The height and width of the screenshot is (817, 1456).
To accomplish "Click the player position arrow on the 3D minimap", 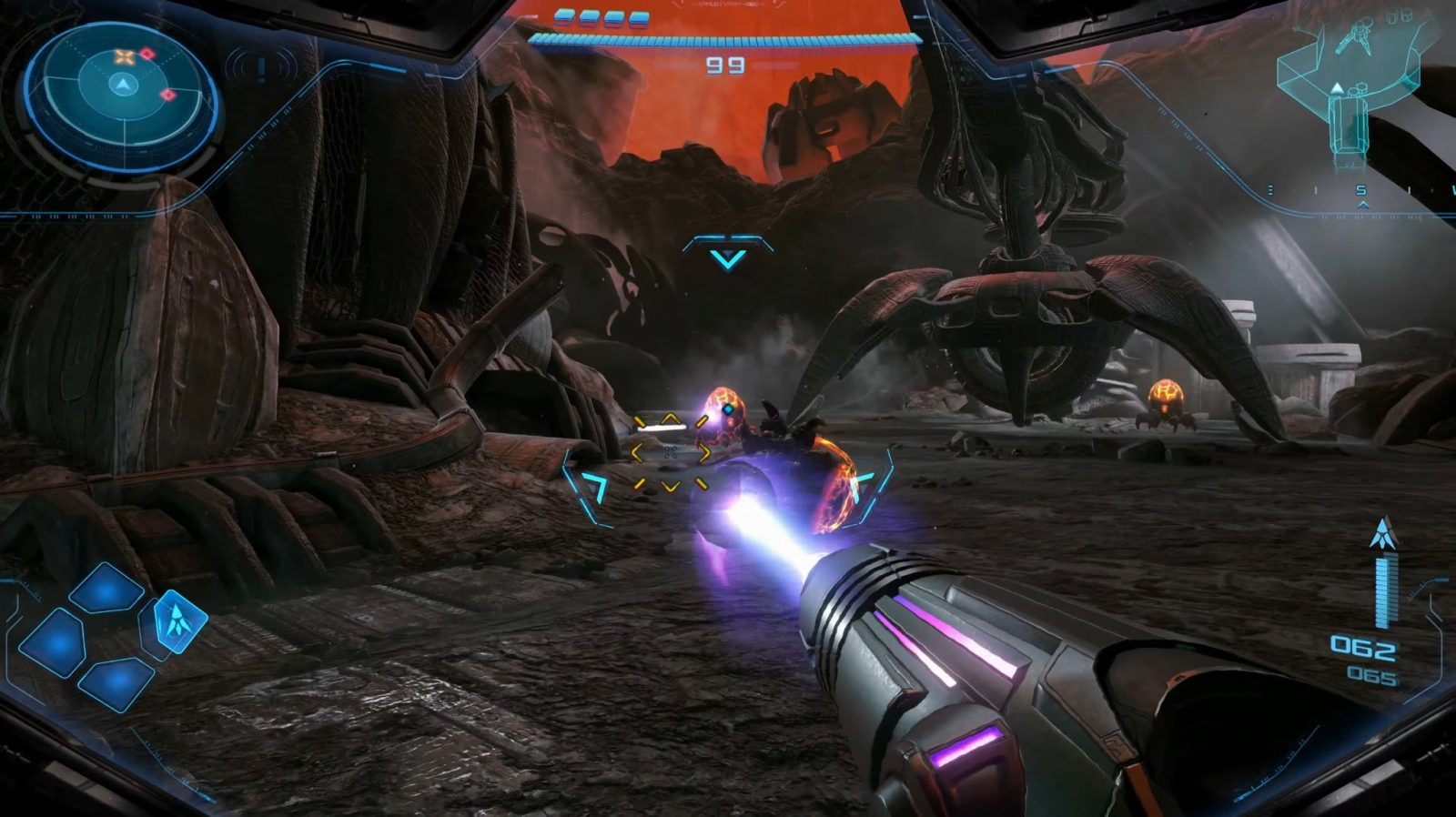I will (1336, 86).
